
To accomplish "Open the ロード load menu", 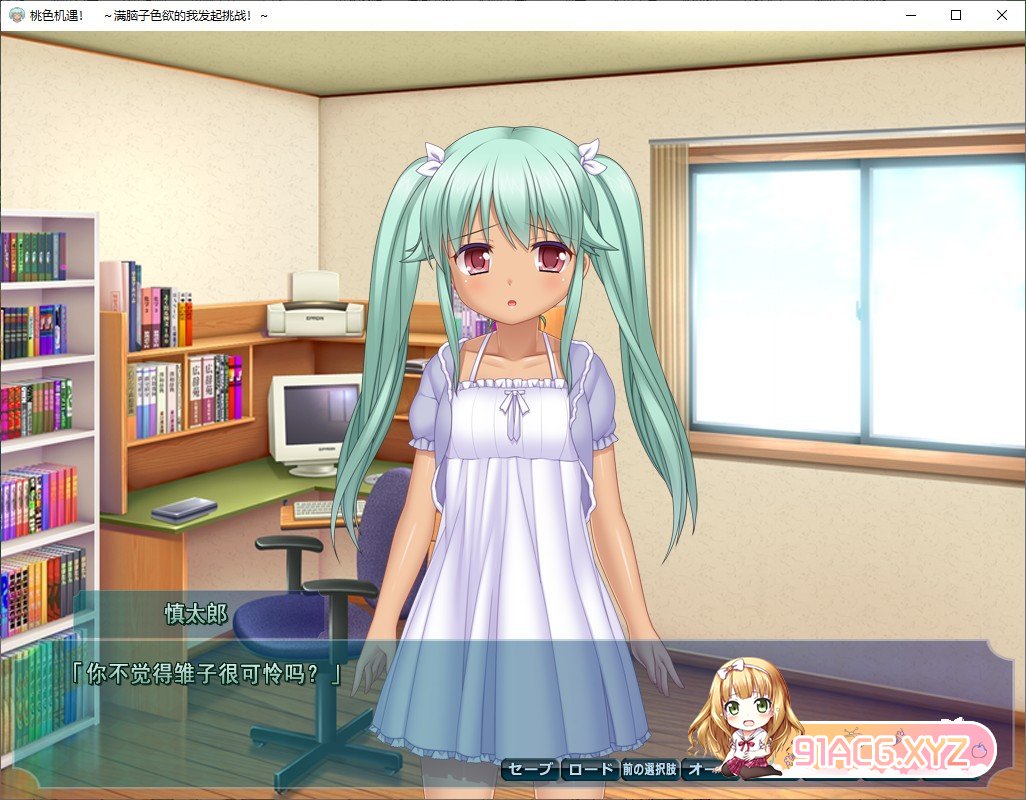I will [x=589, y=769].
